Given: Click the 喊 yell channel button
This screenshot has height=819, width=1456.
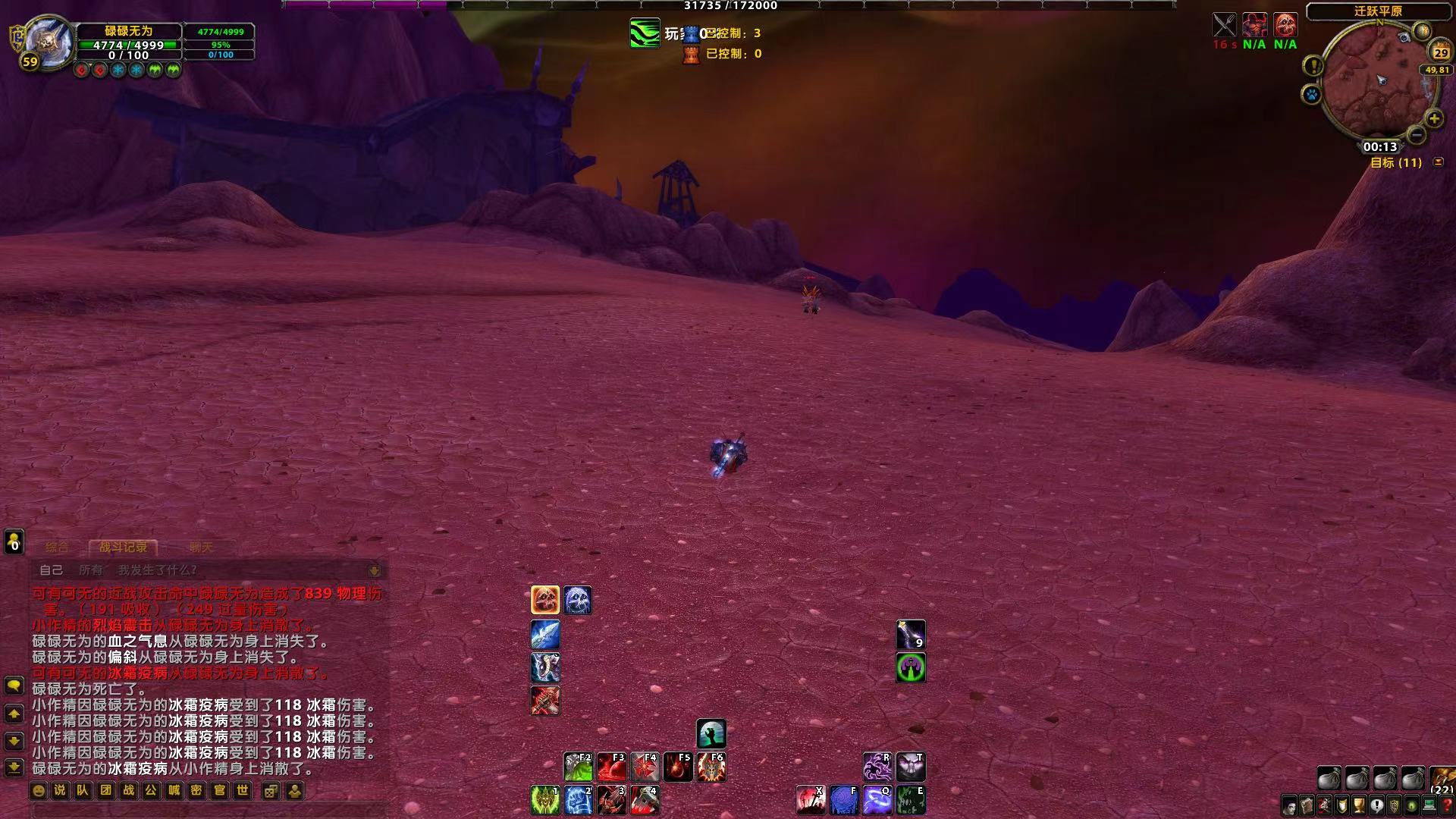Looking at the screenshot, I should click(174, 791).
